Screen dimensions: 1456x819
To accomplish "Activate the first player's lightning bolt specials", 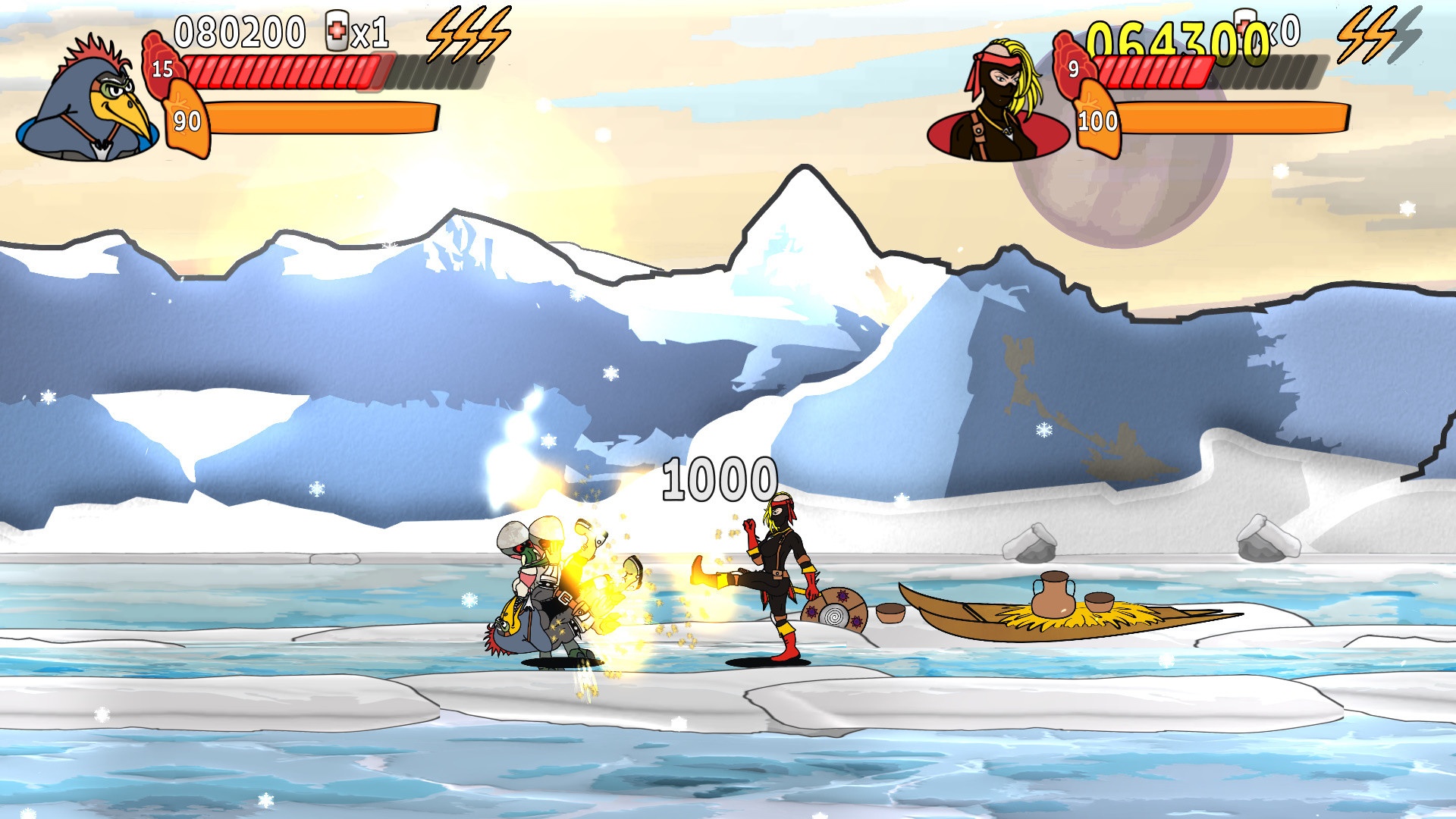I will [468, 34].
